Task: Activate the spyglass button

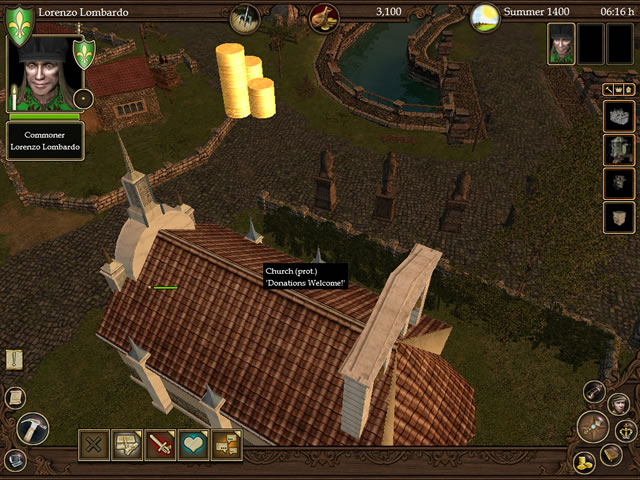Action: coord(596,391)
